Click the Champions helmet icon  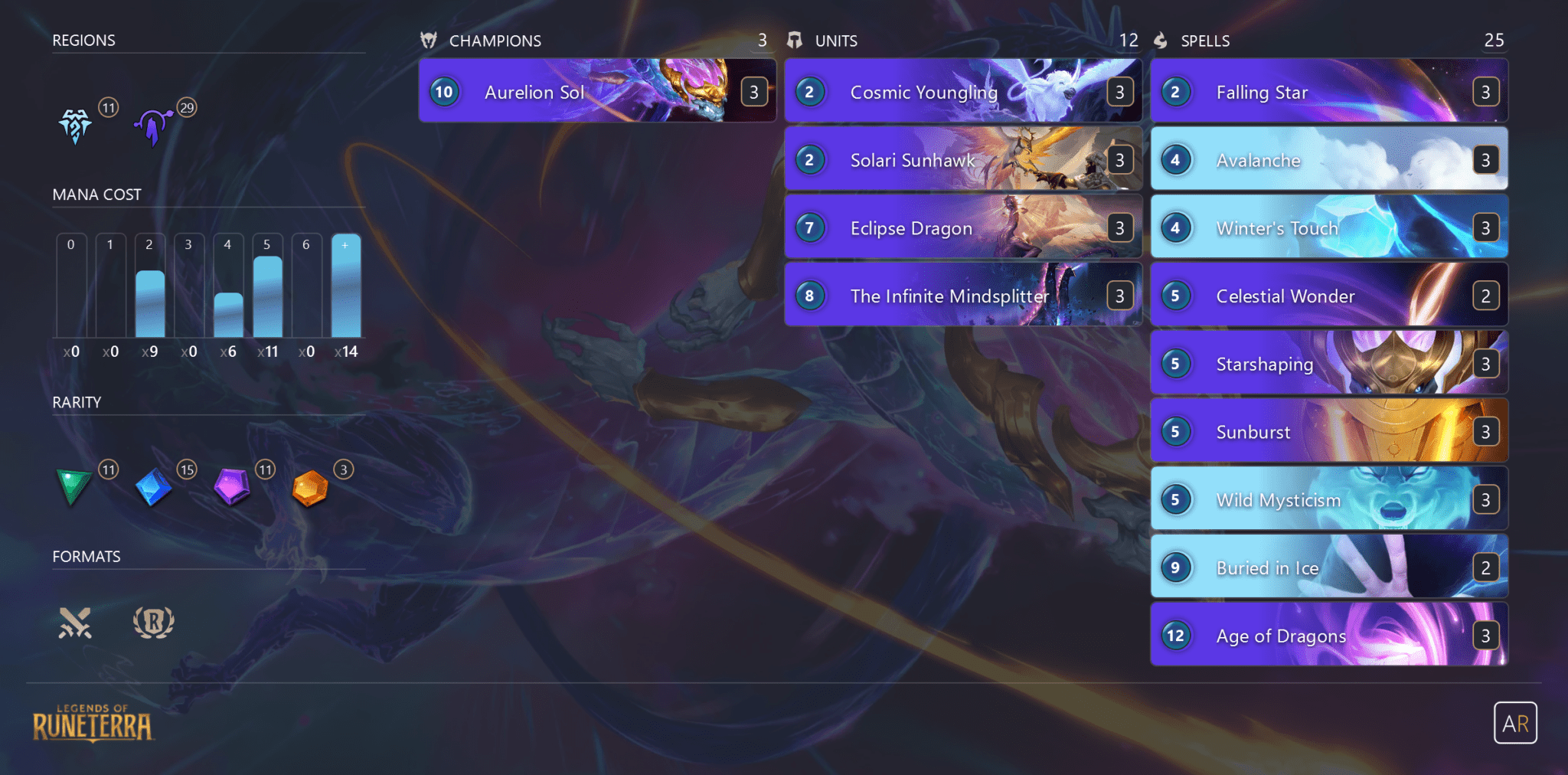430,41
